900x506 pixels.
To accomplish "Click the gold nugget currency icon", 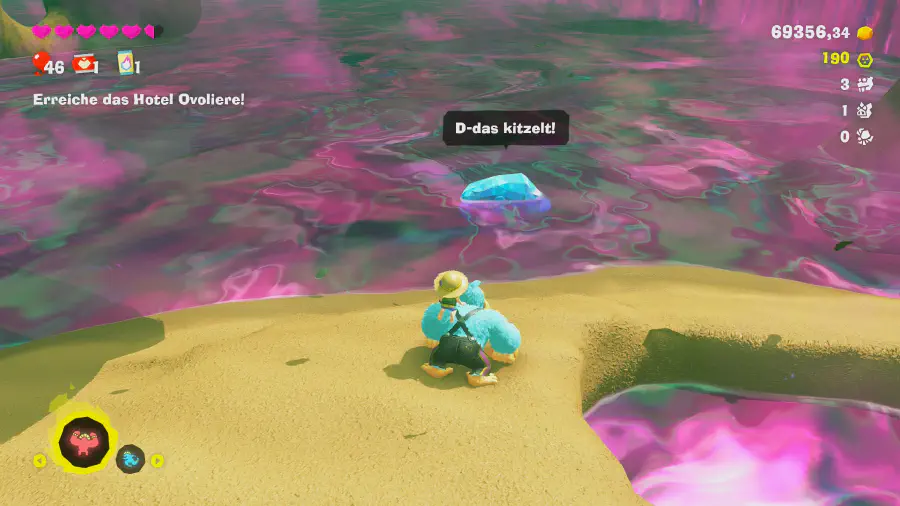I will [866, 33].
